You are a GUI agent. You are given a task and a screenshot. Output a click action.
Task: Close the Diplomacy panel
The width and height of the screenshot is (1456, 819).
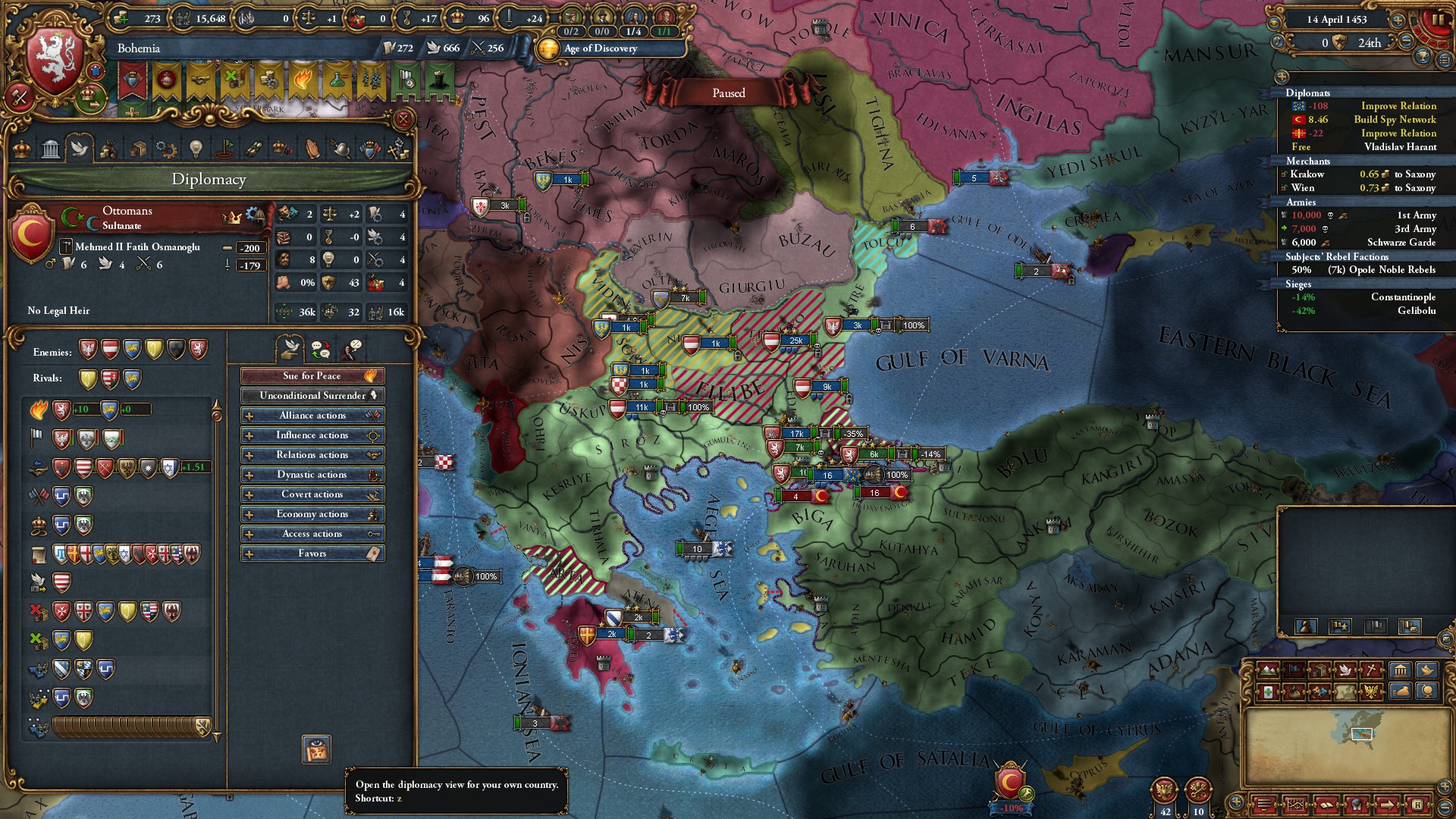(403, 119)
